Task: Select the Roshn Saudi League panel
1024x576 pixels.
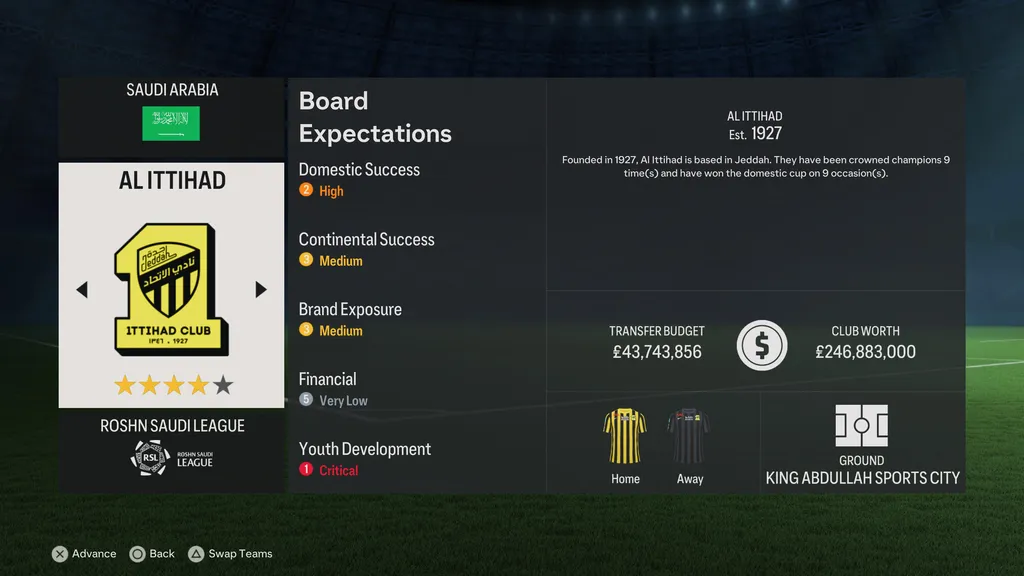Action: pyautogui.click(x=171, y=448)
